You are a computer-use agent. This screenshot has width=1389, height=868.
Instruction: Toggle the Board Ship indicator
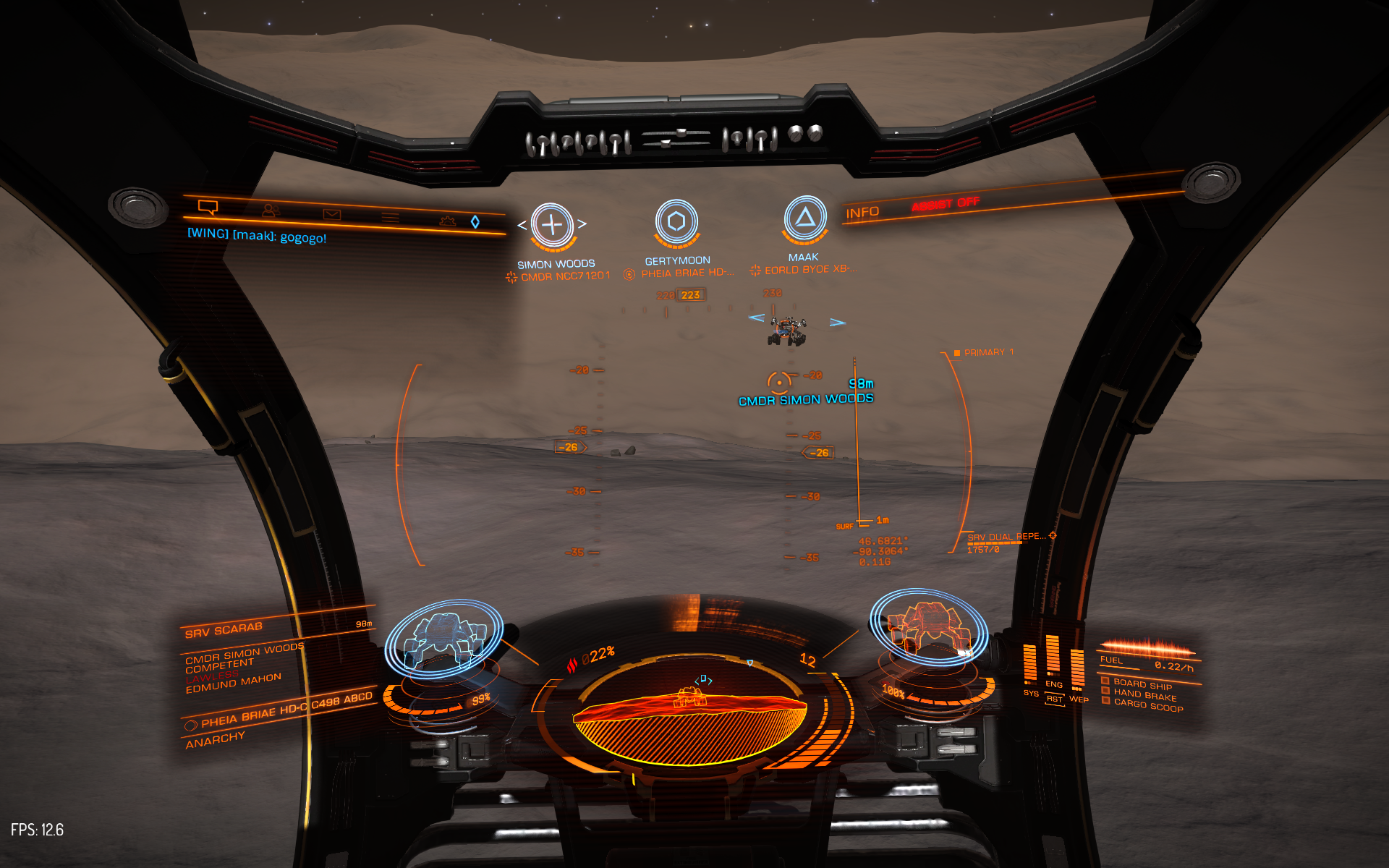coord(1142,684)
